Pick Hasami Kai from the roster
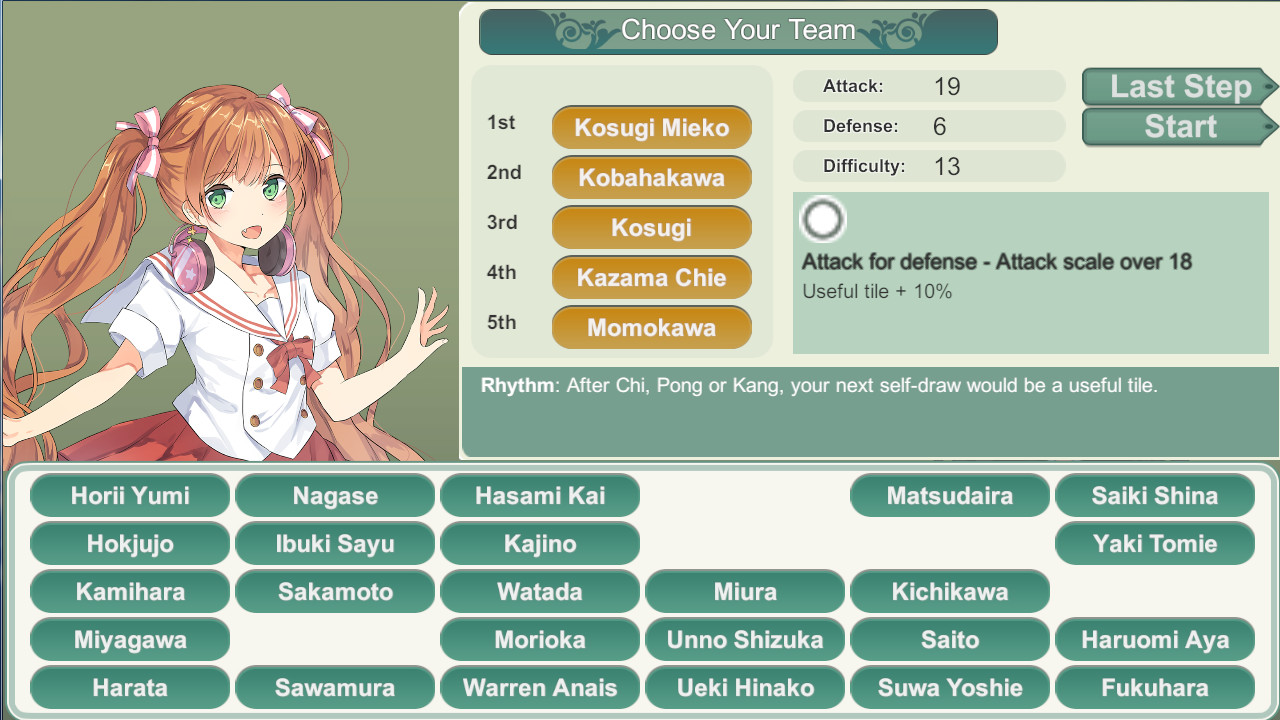 [540, 495]
